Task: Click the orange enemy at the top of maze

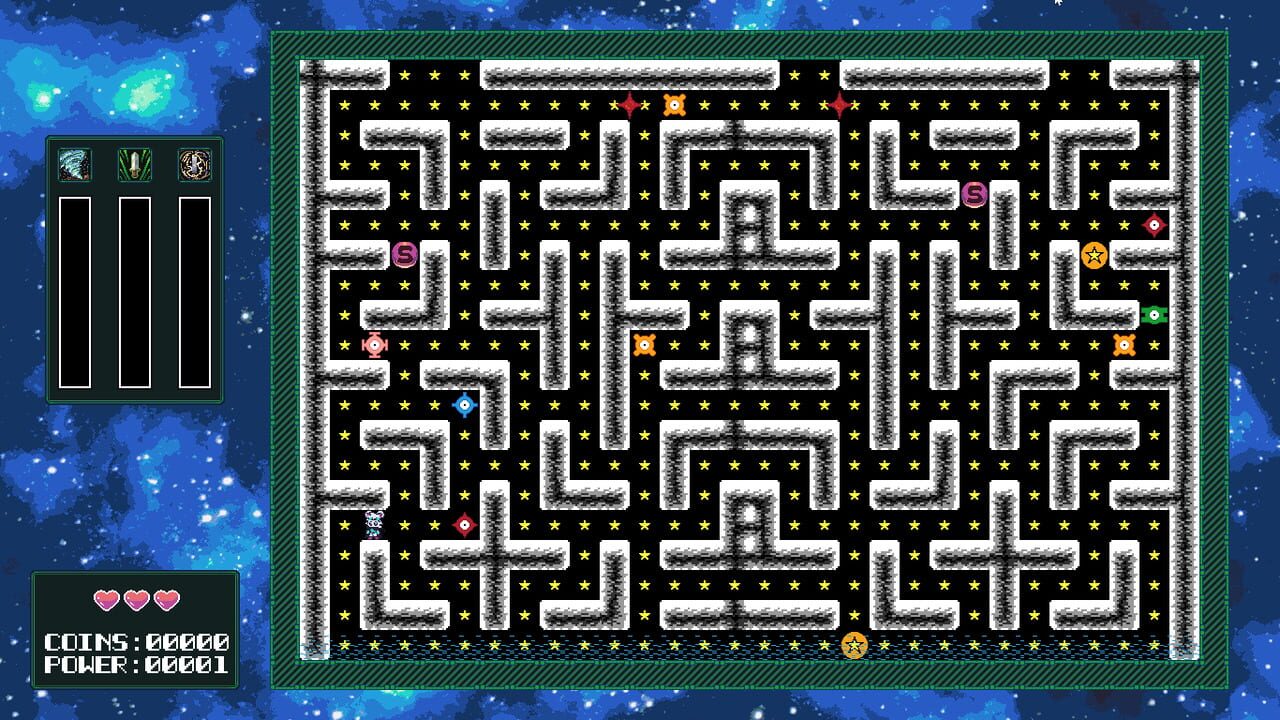Action: pos(675,103)
